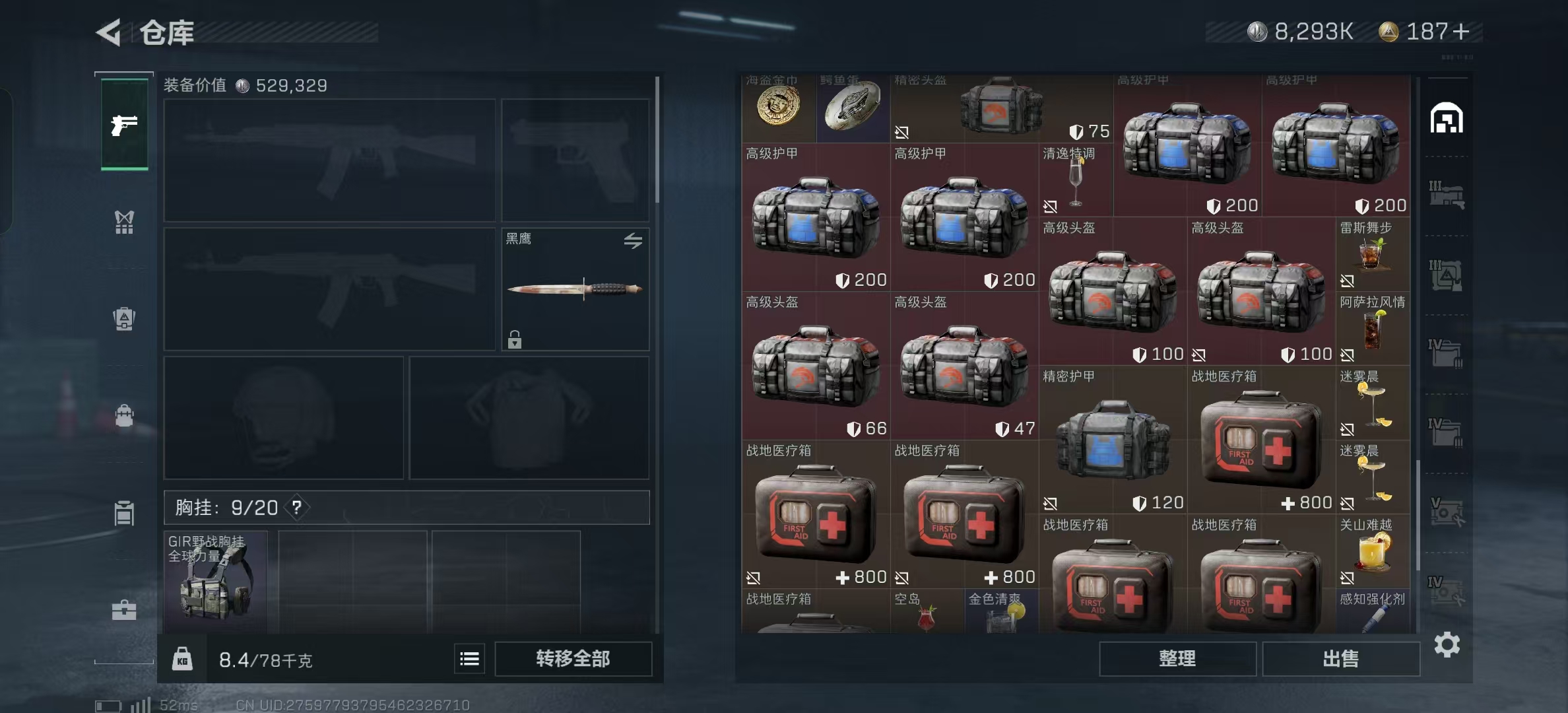This screenshot has width=1568, height=713.
Task: Pick the 关山难越 yellow drink
Action: pyautogui.click(x=1372, y=552)
